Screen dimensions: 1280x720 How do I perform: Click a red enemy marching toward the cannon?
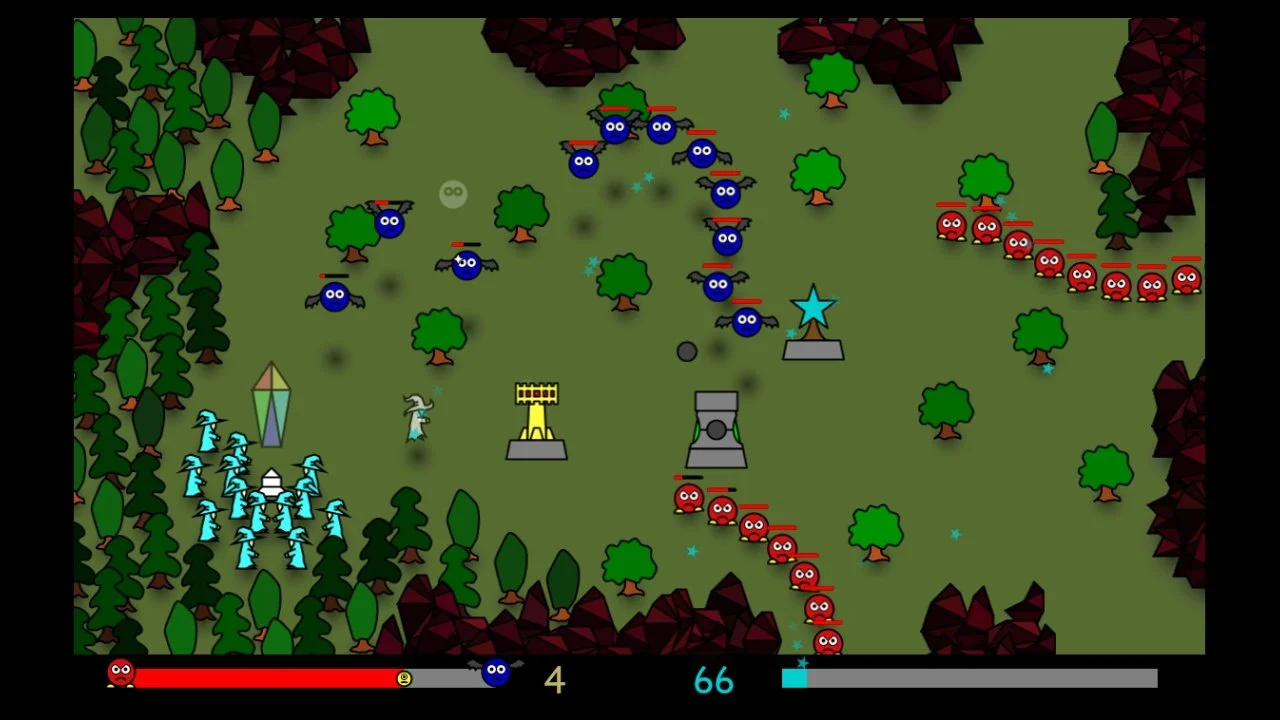coord(688,498)
